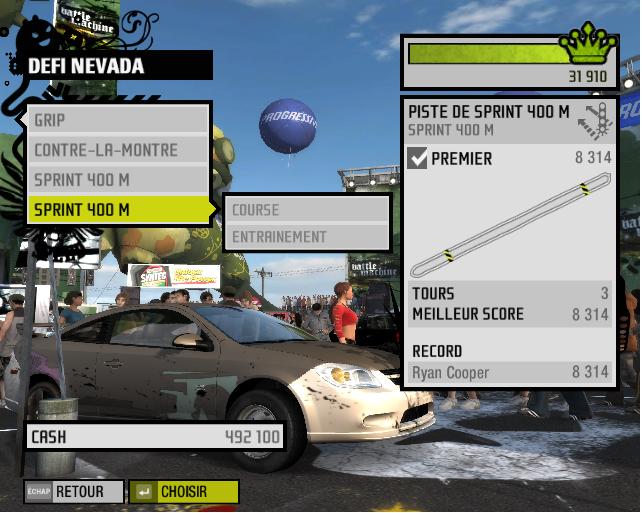The height and width of the screenshot is (513, 642).
Task: Go back with the RETOUR button
Action: pos(76,492)
